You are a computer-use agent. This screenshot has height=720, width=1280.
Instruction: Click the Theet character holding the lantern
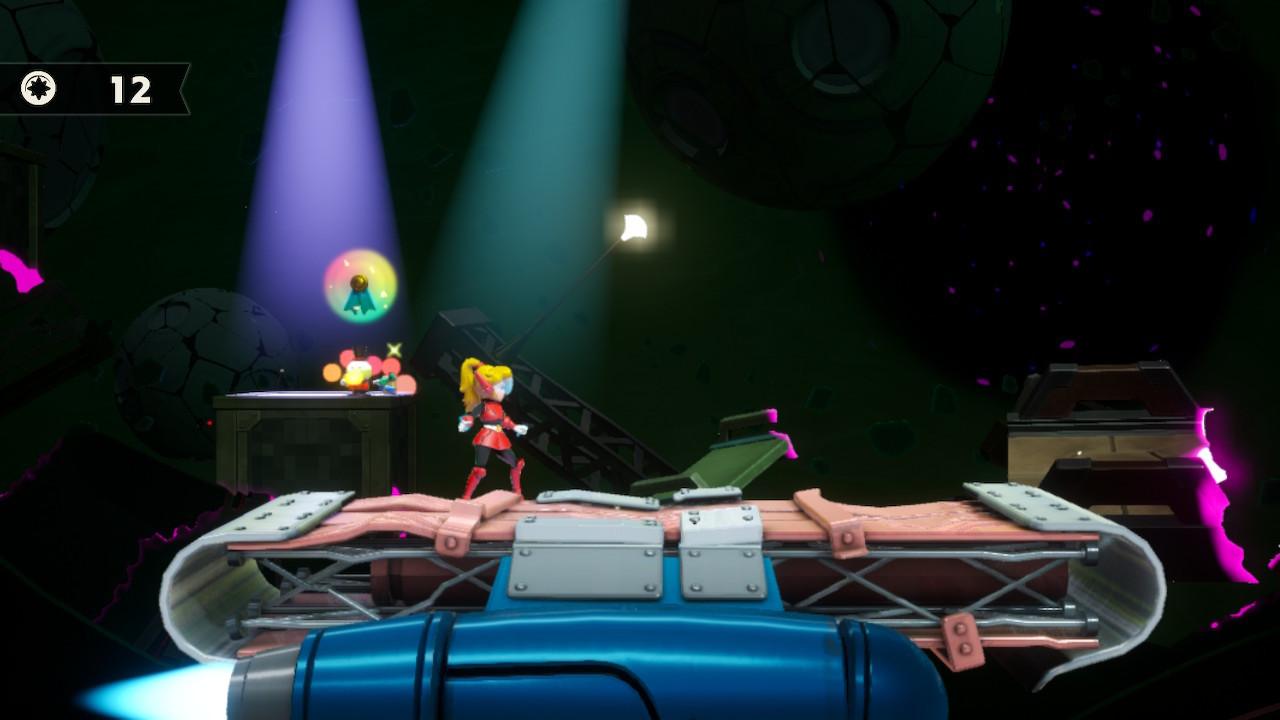pos(358,370)
